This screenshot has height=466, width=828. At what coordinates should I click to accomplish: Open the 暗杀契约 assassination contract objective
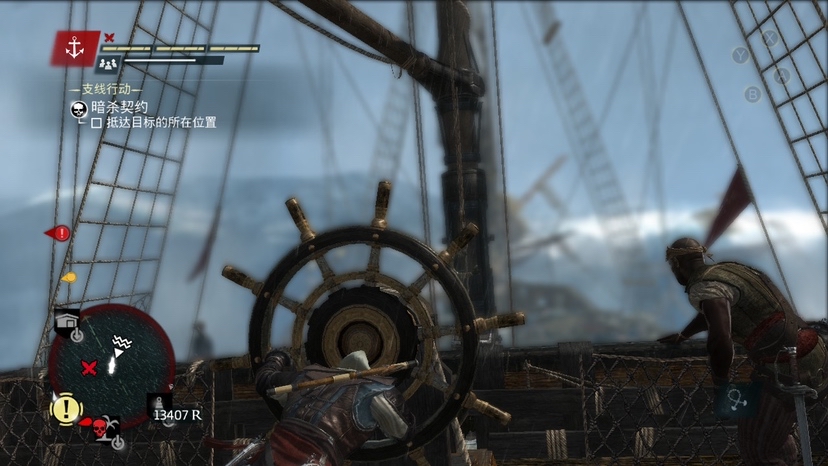point(119,106)
